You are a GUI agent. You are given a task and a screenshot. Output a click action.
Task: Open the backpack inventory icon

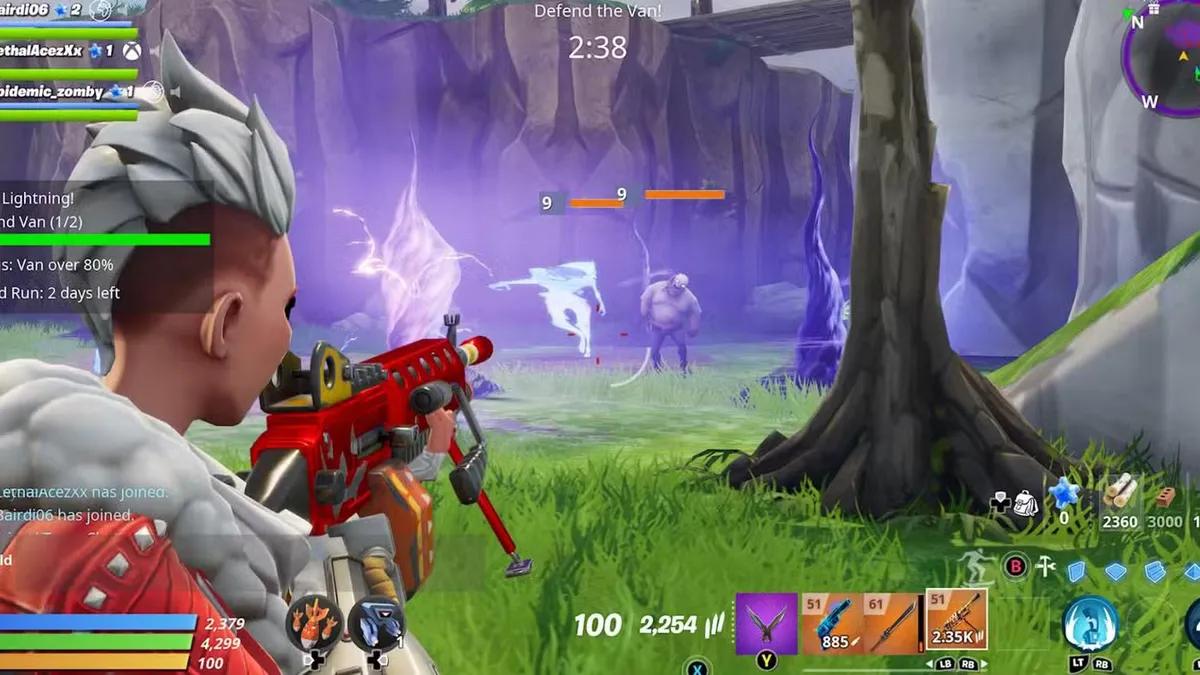point(1025,503)
